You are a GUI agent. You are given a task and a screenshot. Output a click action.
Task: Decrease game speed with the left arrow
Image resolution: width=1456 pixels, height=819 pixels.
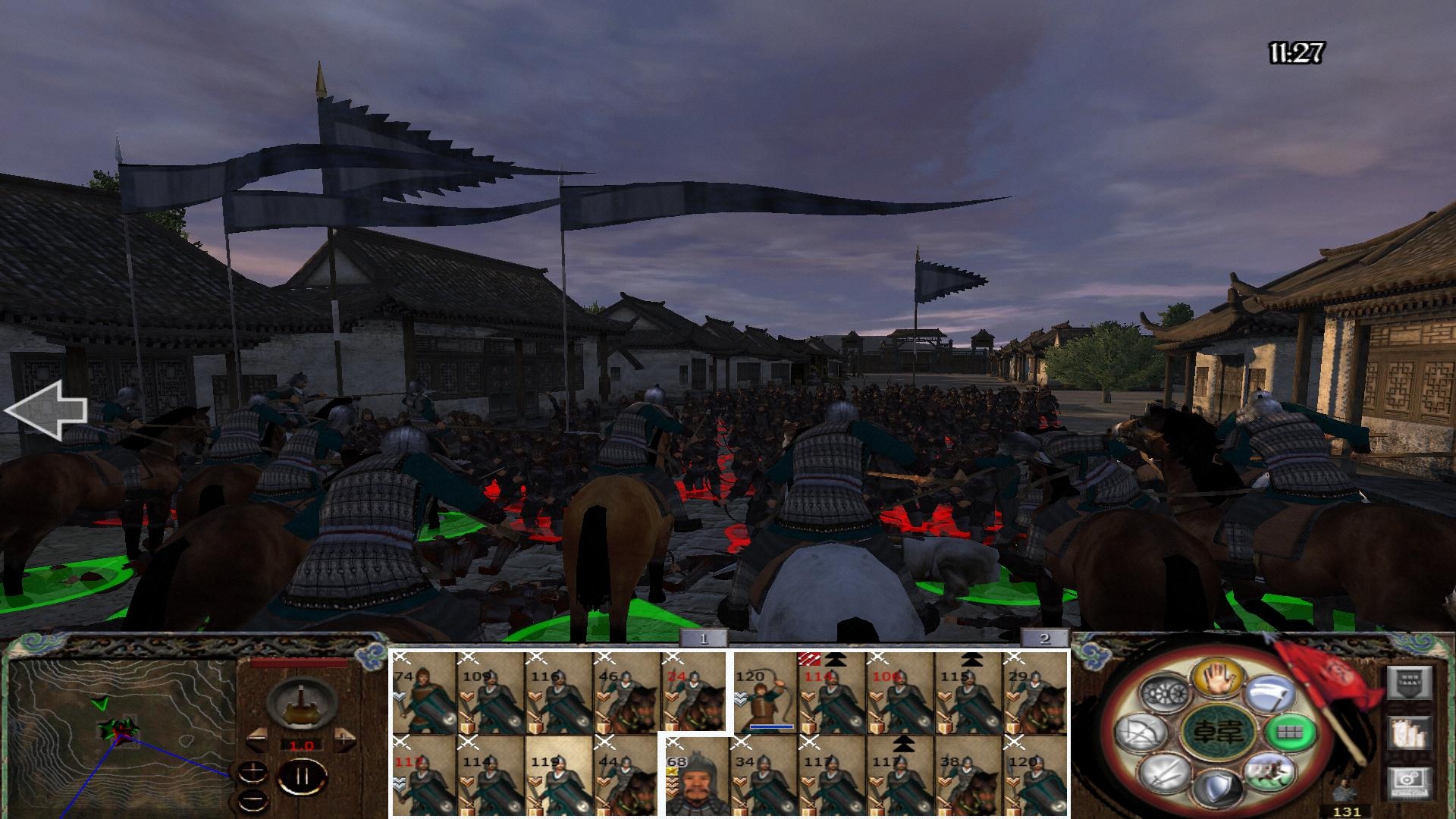pos(257,739)
